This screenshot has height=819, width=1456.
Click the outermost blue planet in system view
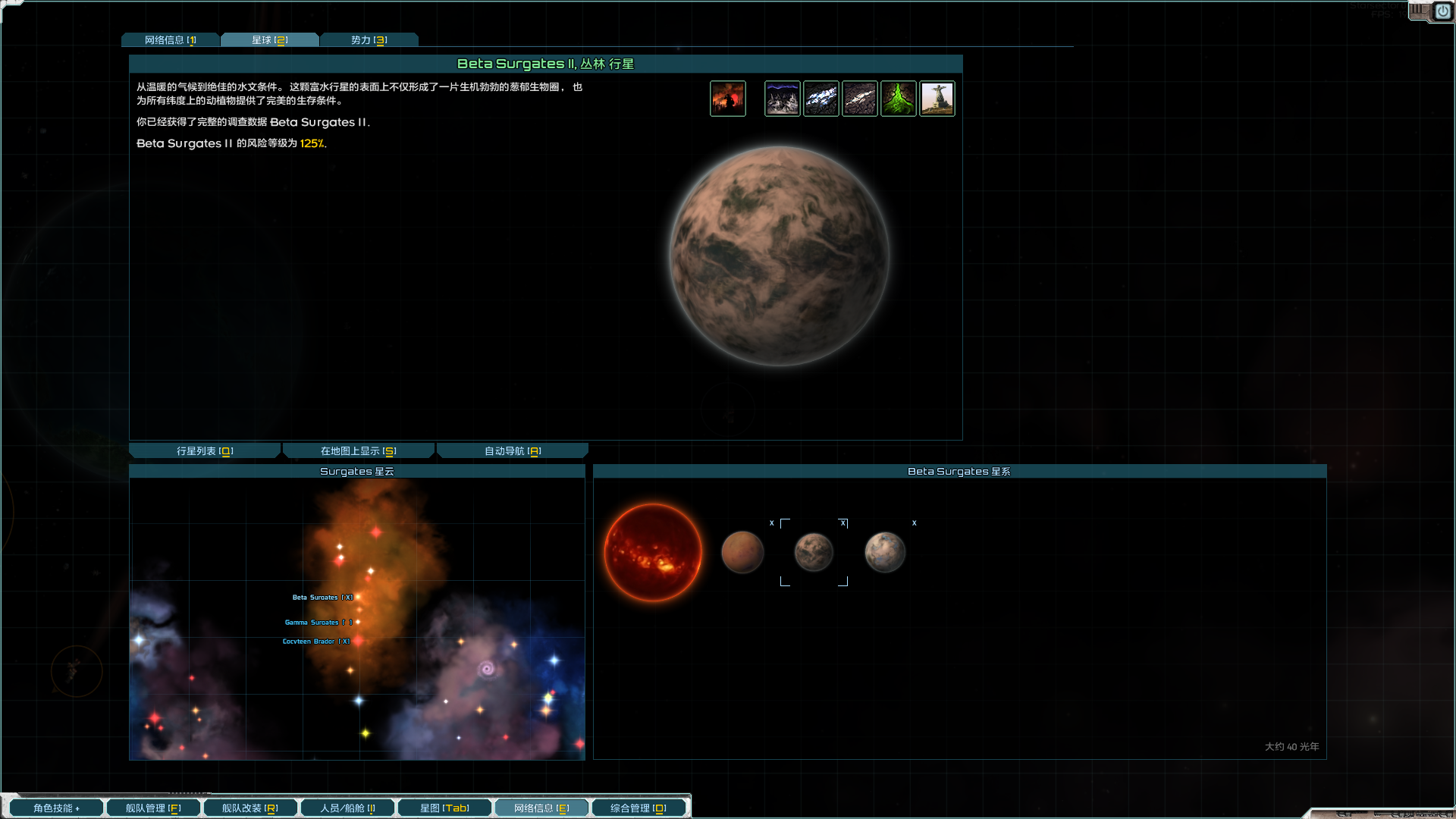point(884,552)
